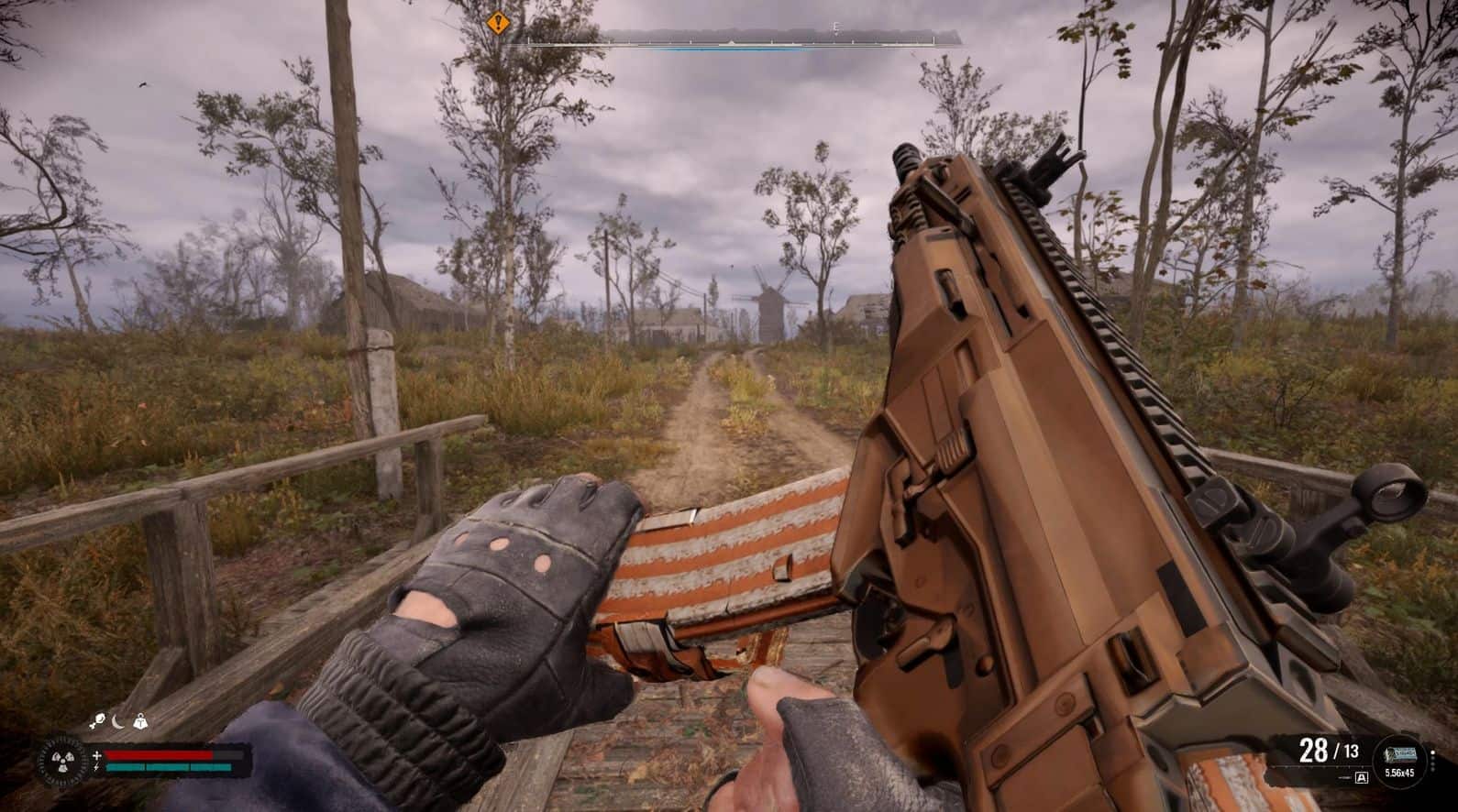Click the crescent moon sleepiness icon
The image size is (1458, 812).
point(118,722)
